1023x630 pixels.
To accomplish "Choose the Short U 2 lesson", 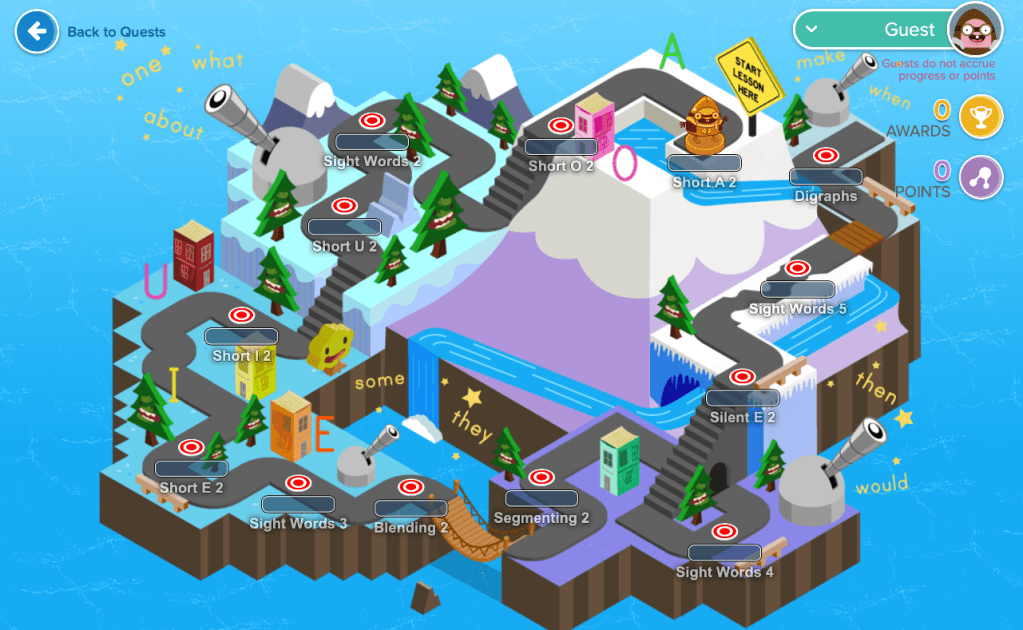I will 344,206.
